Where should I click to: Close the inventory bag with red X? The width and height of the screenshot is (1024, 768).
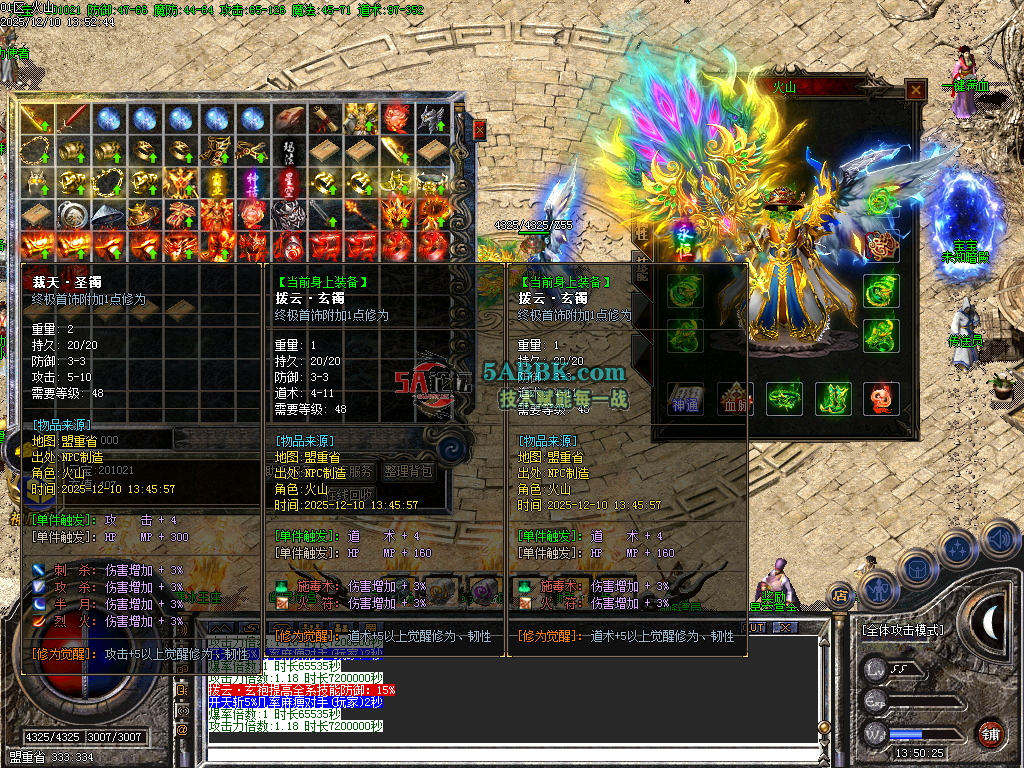(x=479, y=129)
